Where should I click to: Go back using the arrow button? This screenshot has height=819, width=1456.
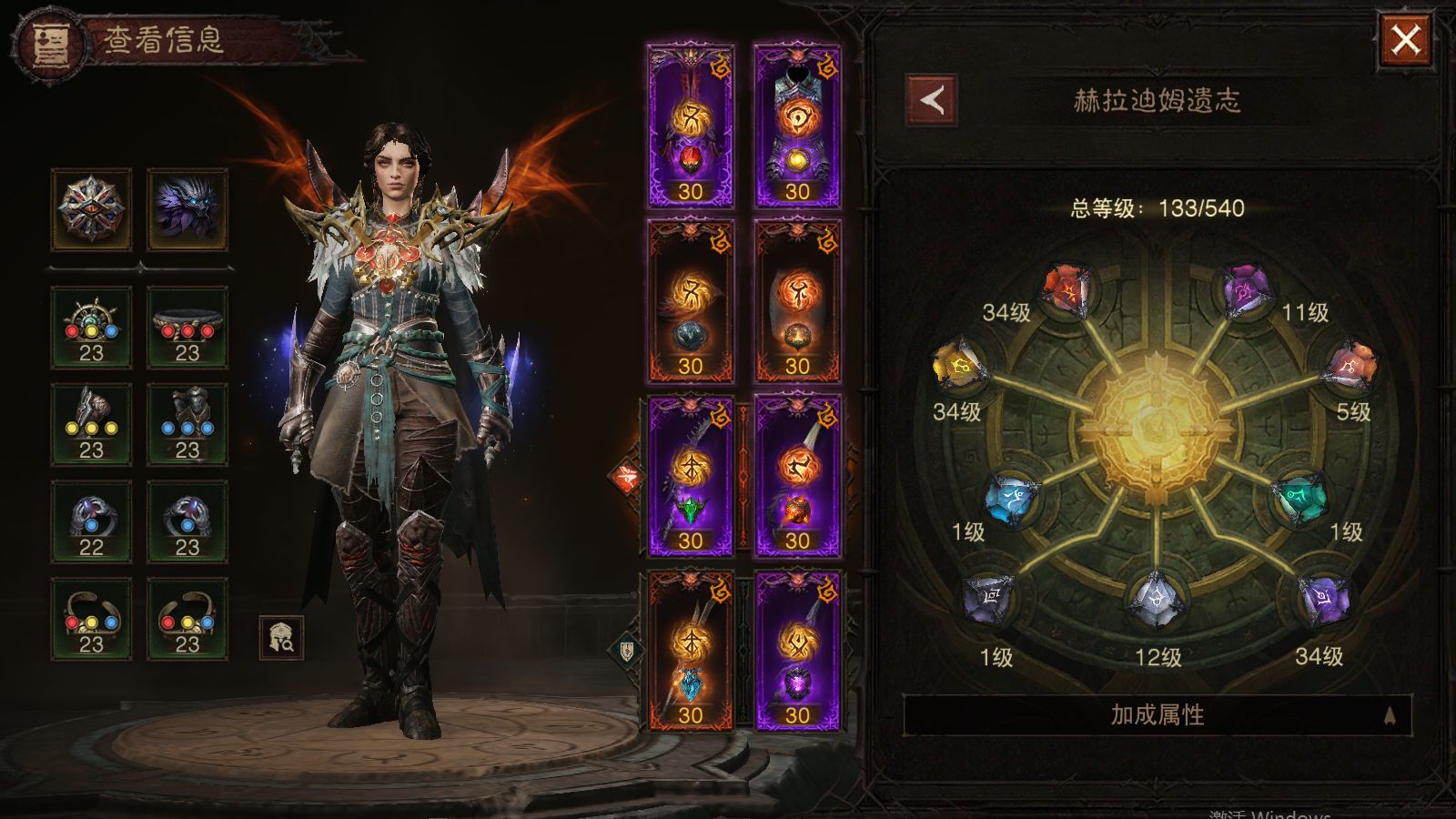tap(931, 100)
